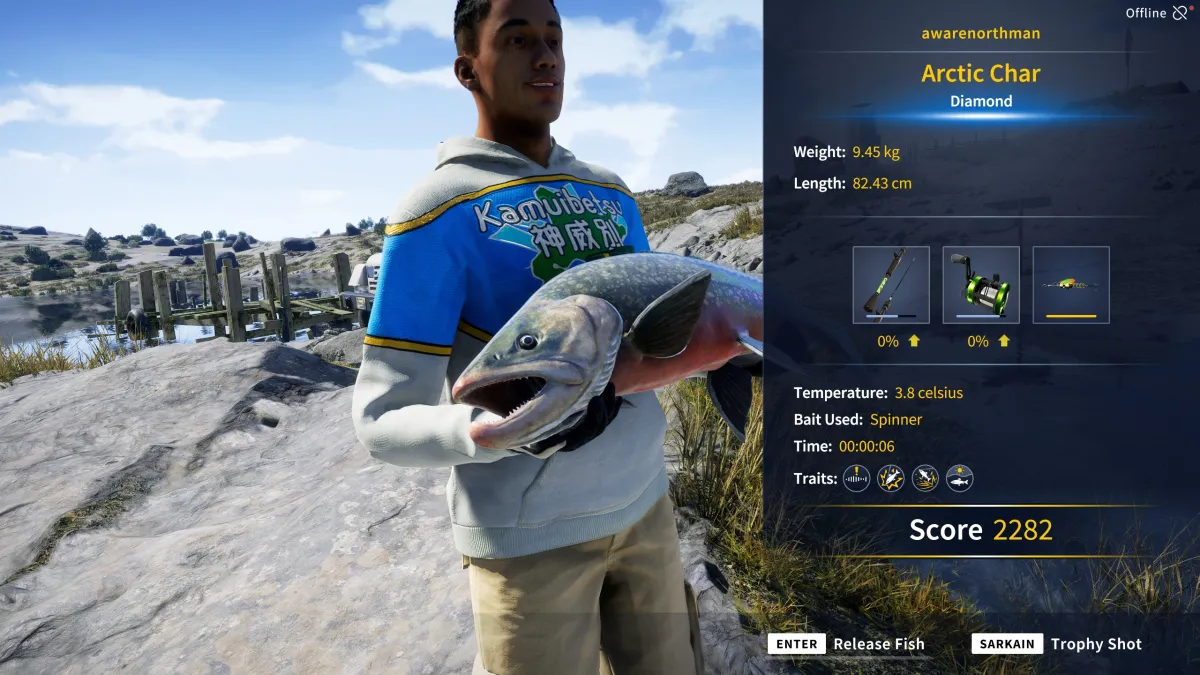This screenshot has height=675, width=1200.
Task: Choose the Release Fish option
Action: pyautogui.click(x=847, y=644)
